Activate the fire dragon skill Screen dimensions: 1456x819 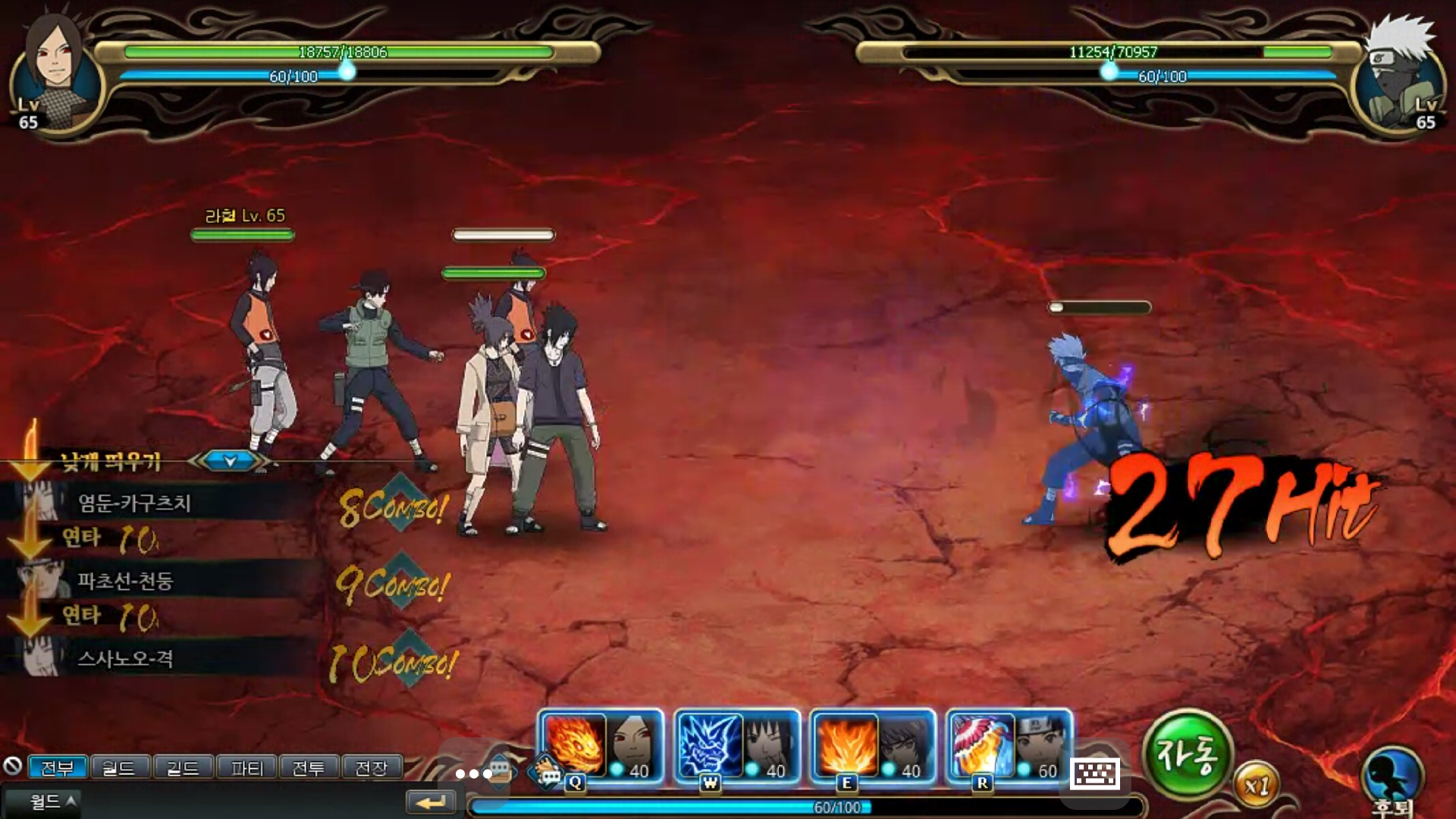pyautogui.click(x=574, y=745)
